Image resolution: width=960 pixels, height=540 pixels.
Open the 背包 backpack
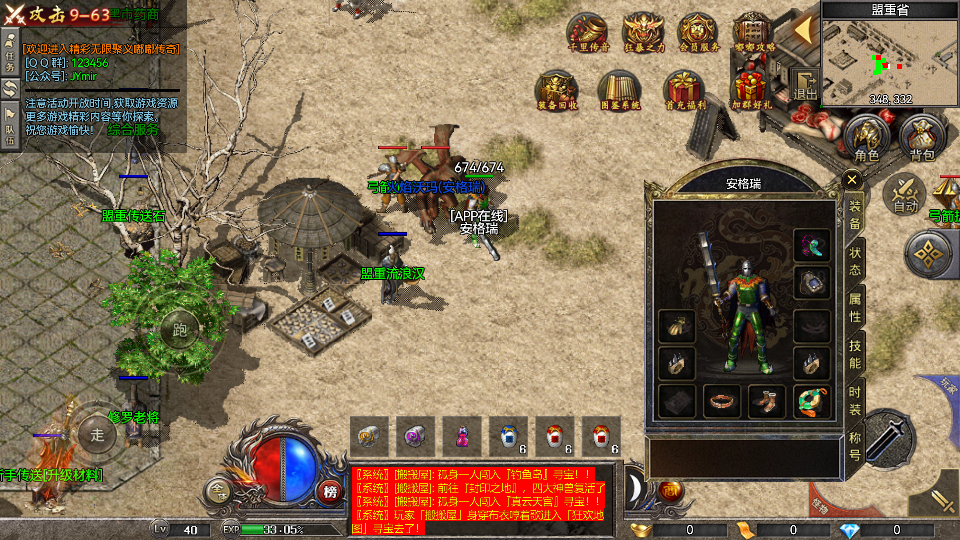tap(921, 138)
